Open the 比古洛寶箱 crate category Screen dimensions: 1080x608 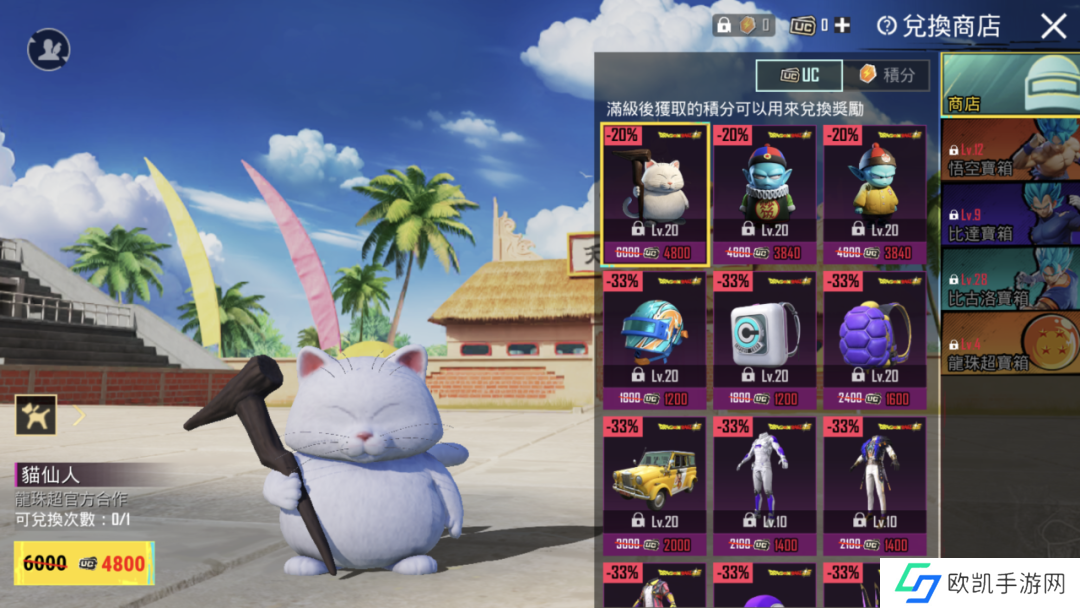(x=1010, y=279)
